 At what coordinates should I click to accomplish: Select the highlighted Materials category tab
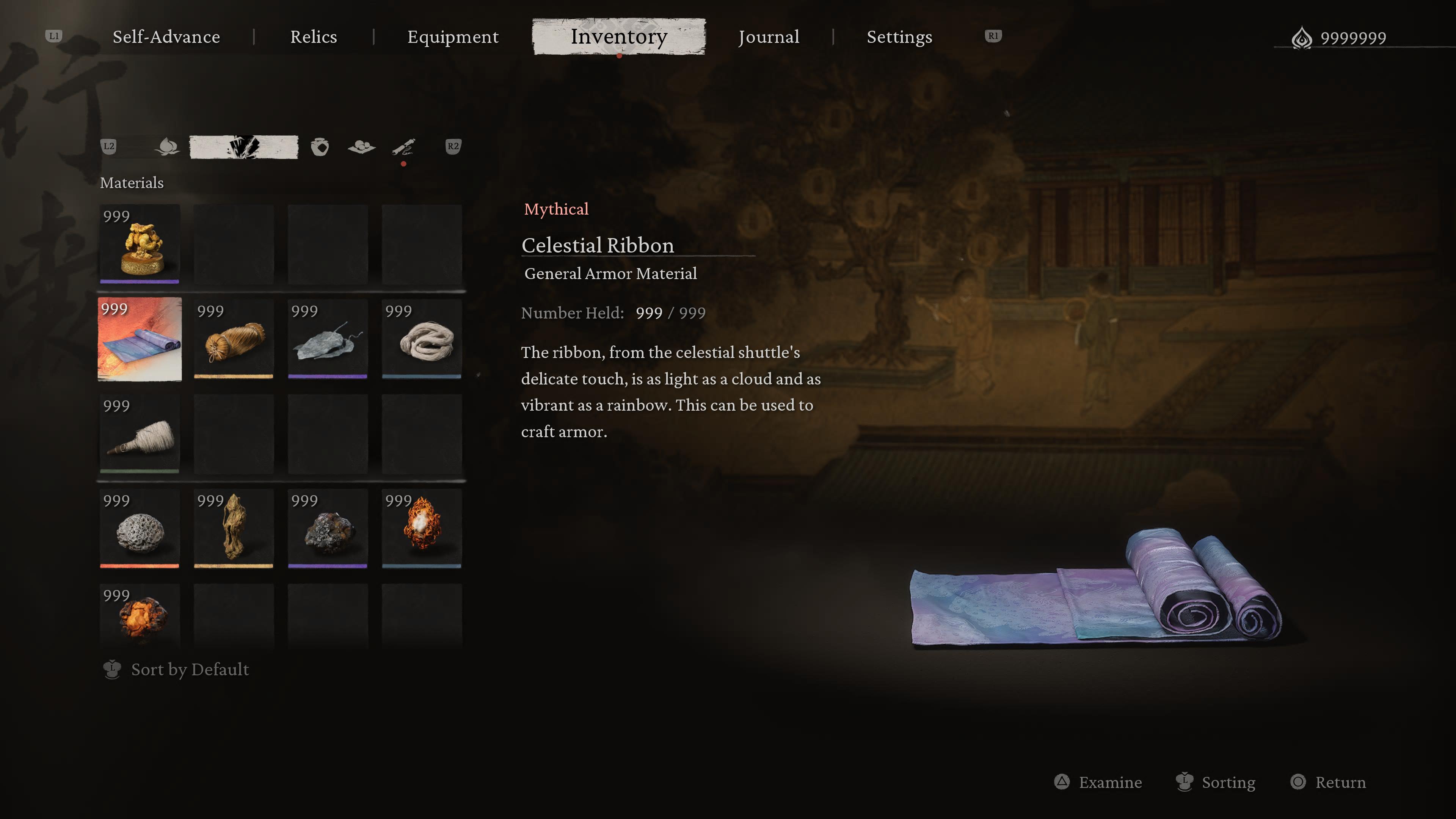coord(243,147)
